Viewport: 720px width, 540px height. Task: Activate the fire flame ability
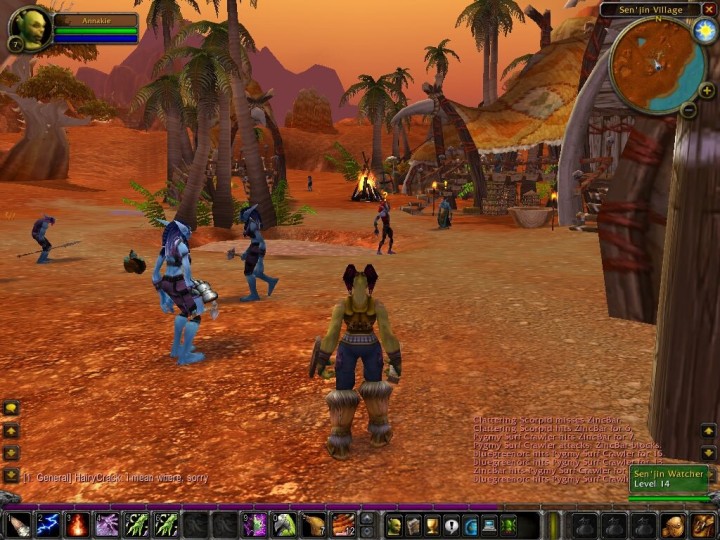[x=78, y=524]
